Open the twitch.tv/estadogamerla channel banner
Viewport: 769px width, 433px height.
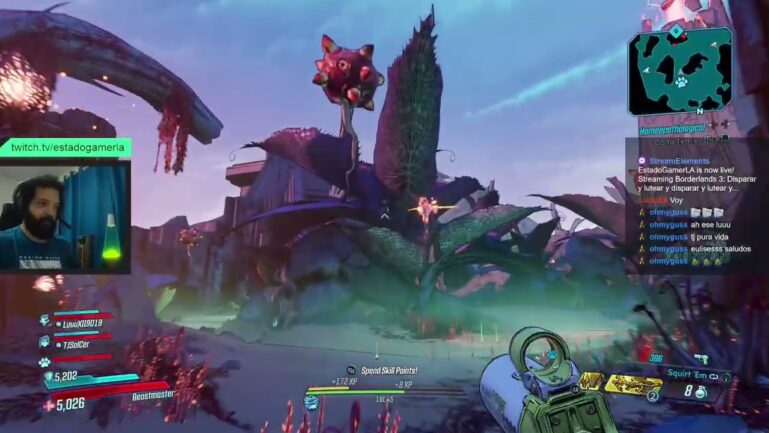point(66,147)
